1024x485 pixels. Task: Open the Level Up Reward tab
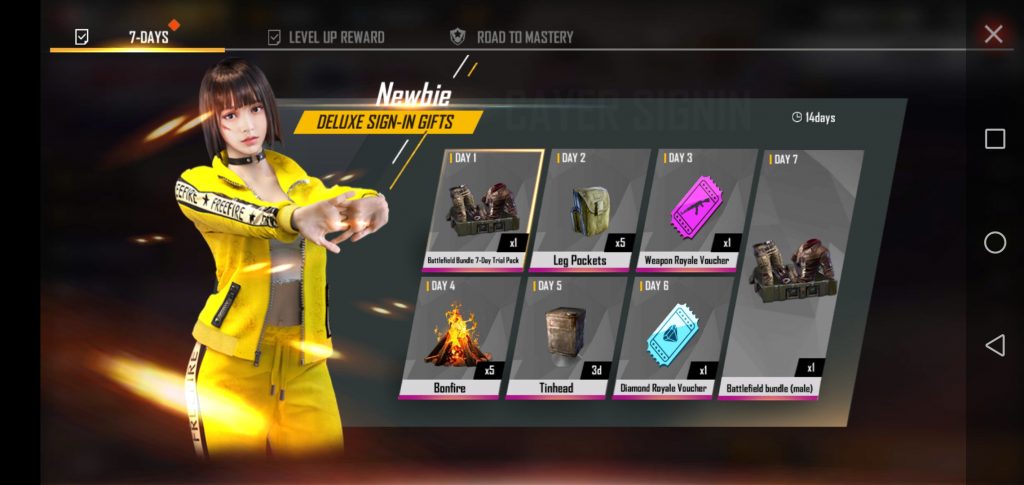tap(326, 37)
